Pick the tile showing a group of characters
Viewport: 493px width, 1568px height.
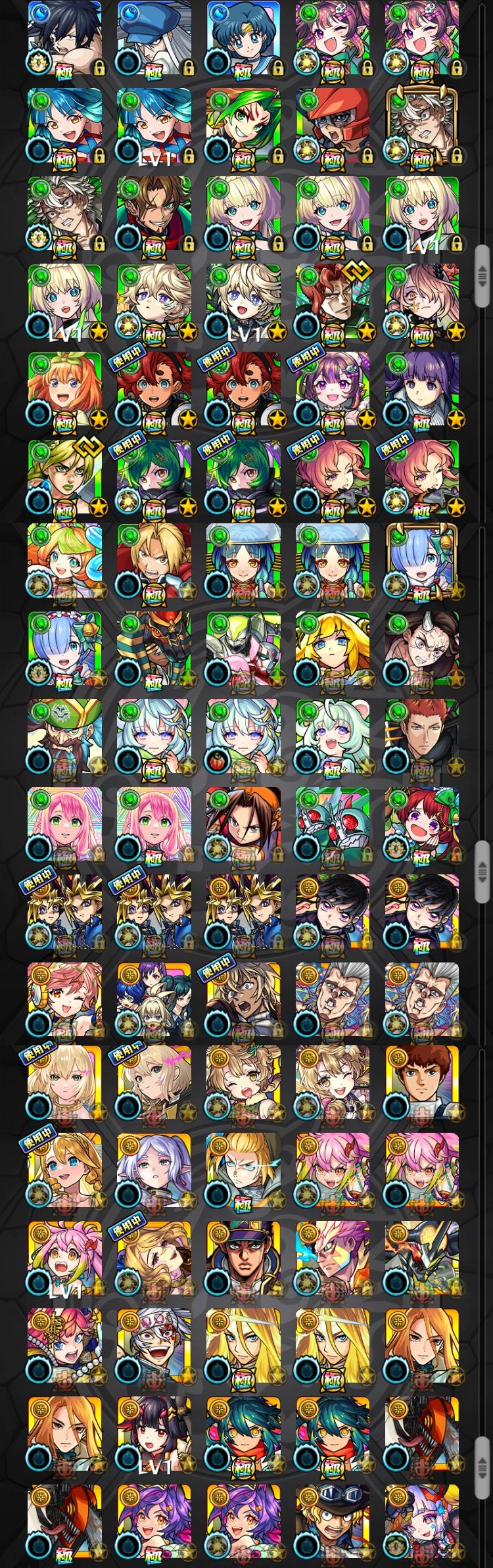click(154, 999)
